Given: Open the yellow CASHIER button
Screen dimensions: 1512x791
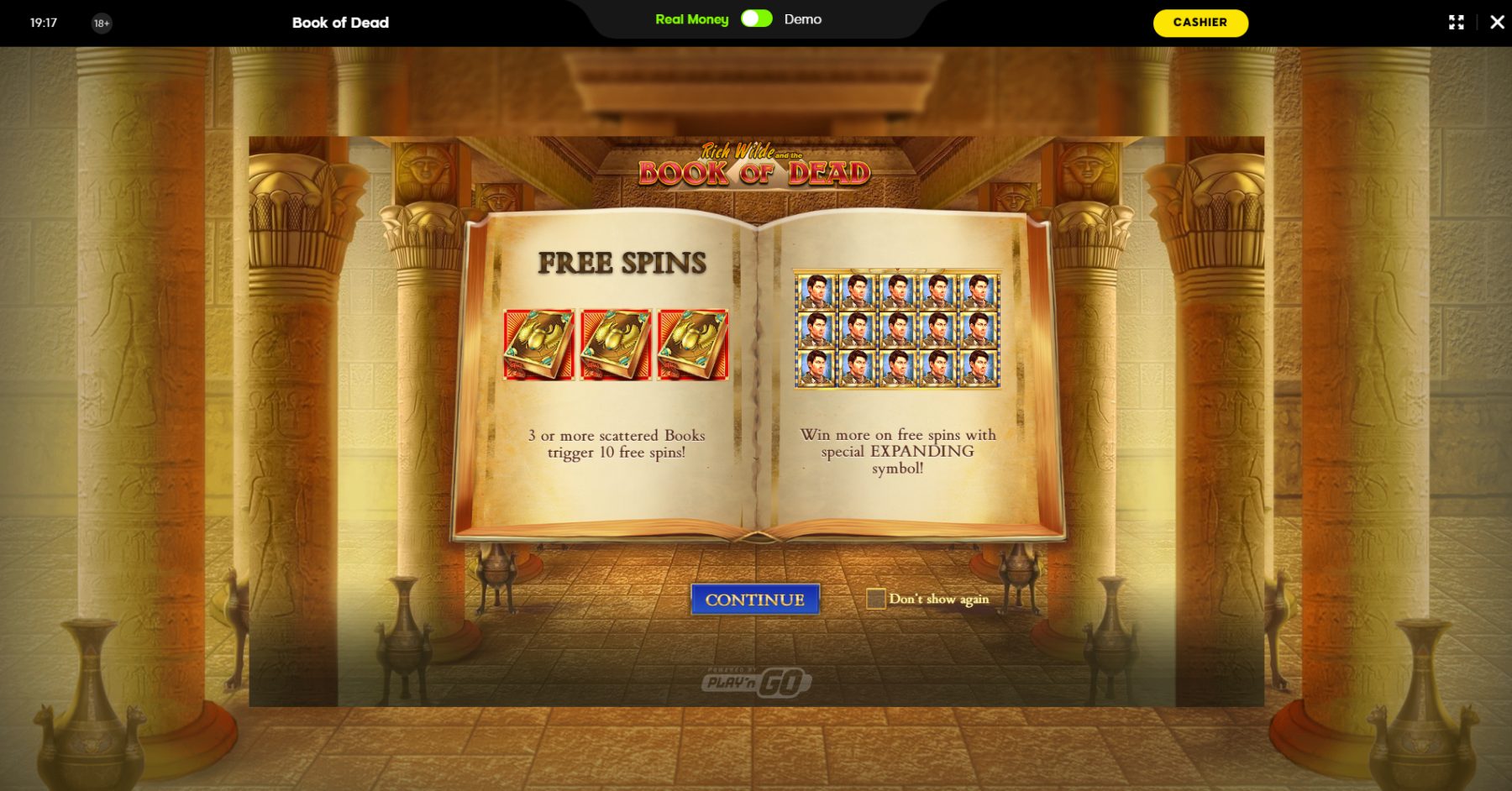Looking at the screenshot, I should (1200, 23).
